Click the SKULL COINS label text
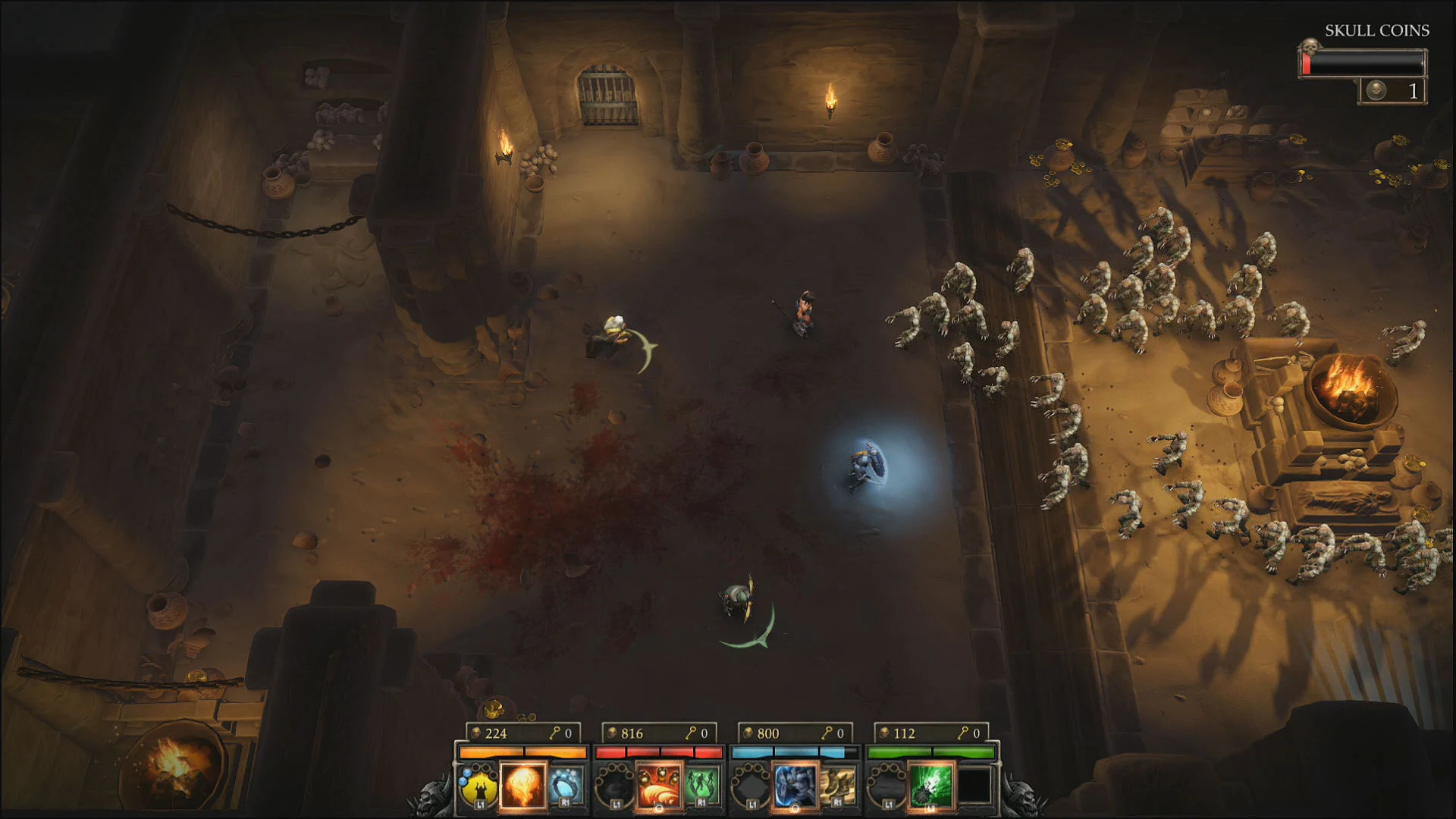This screenshot has height=819, width=1456. click(x=1376, y=31)
